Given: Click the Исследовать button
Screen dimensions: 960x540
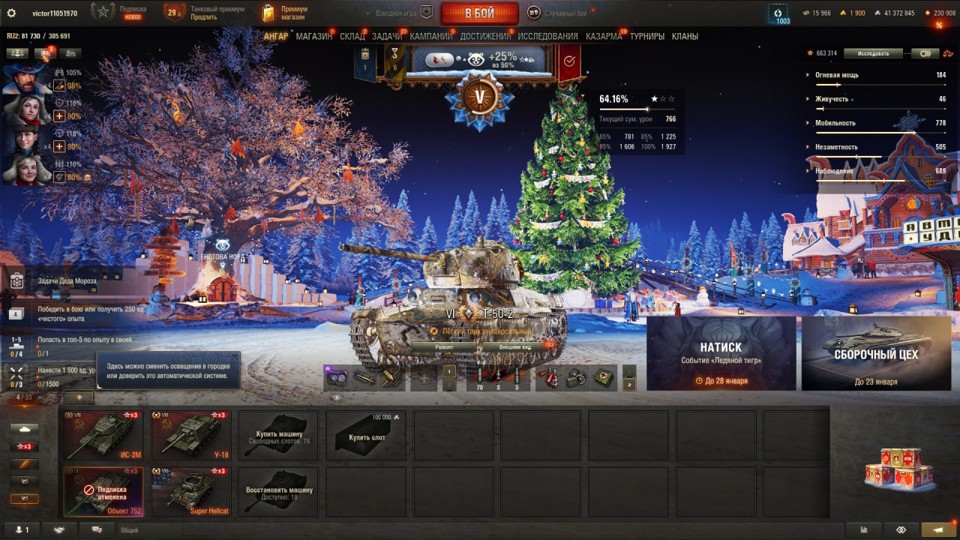Looking at the screenshot, I should [872, 53].
